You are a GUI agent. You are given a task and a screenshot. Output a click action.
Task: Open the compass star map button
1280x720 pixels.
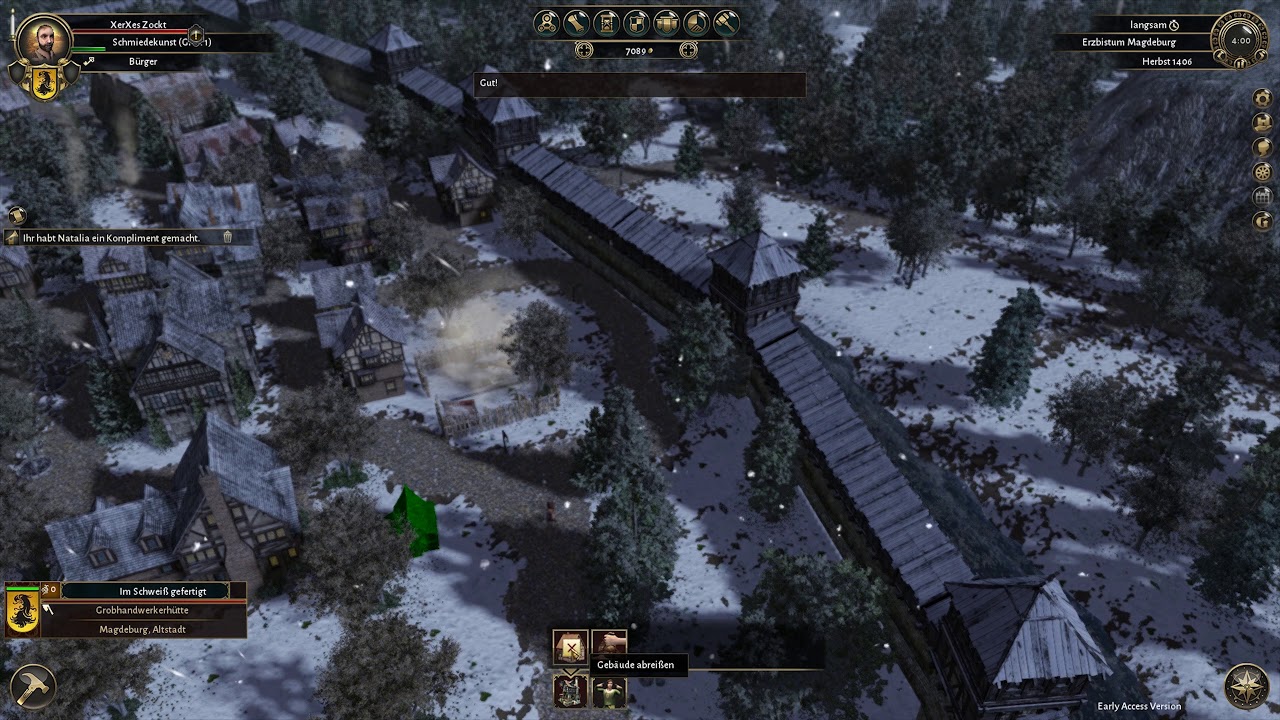pos(1247,686)
